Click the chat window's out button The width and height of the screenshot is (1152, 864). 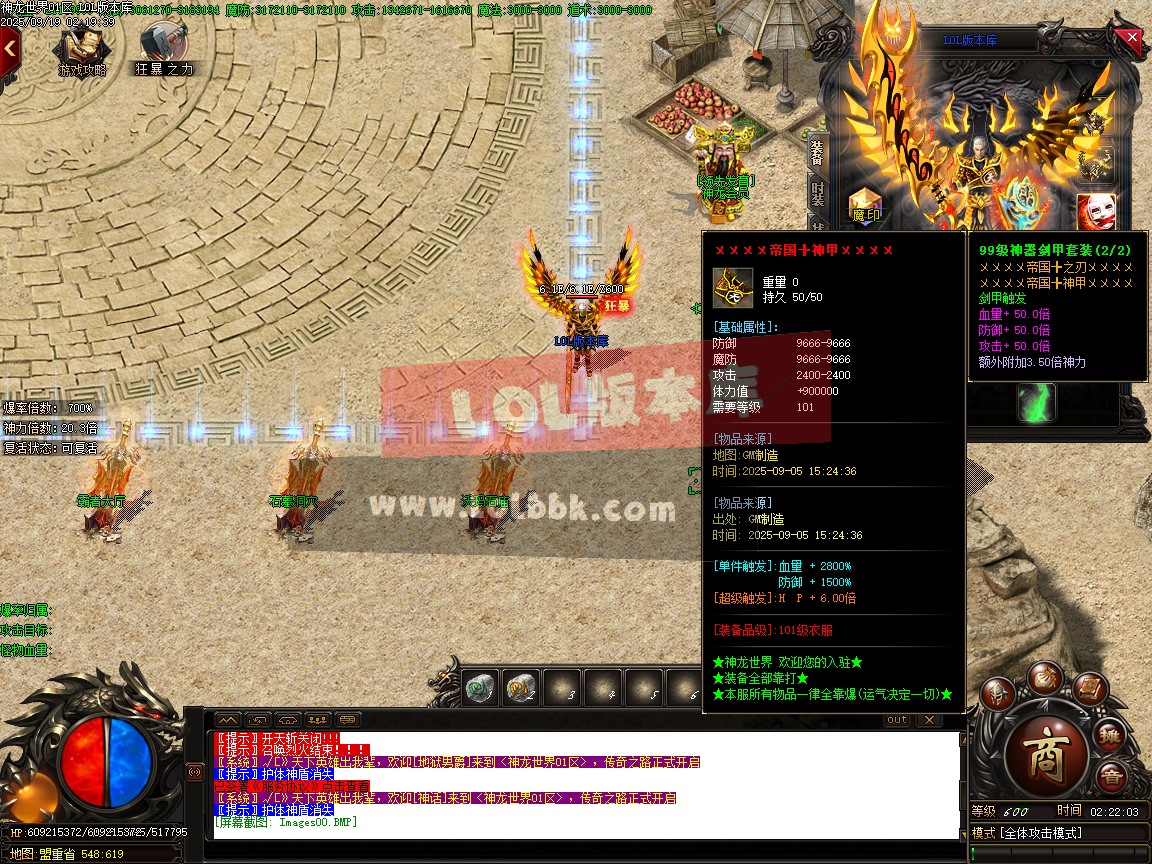click(897, 720)
